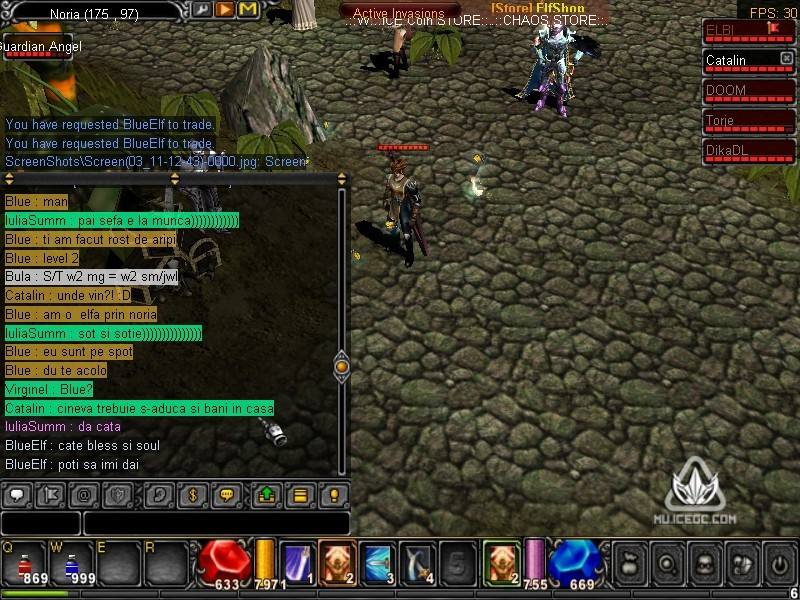
Task: Open the yellow M map button
Action: [x=247, y=9]
